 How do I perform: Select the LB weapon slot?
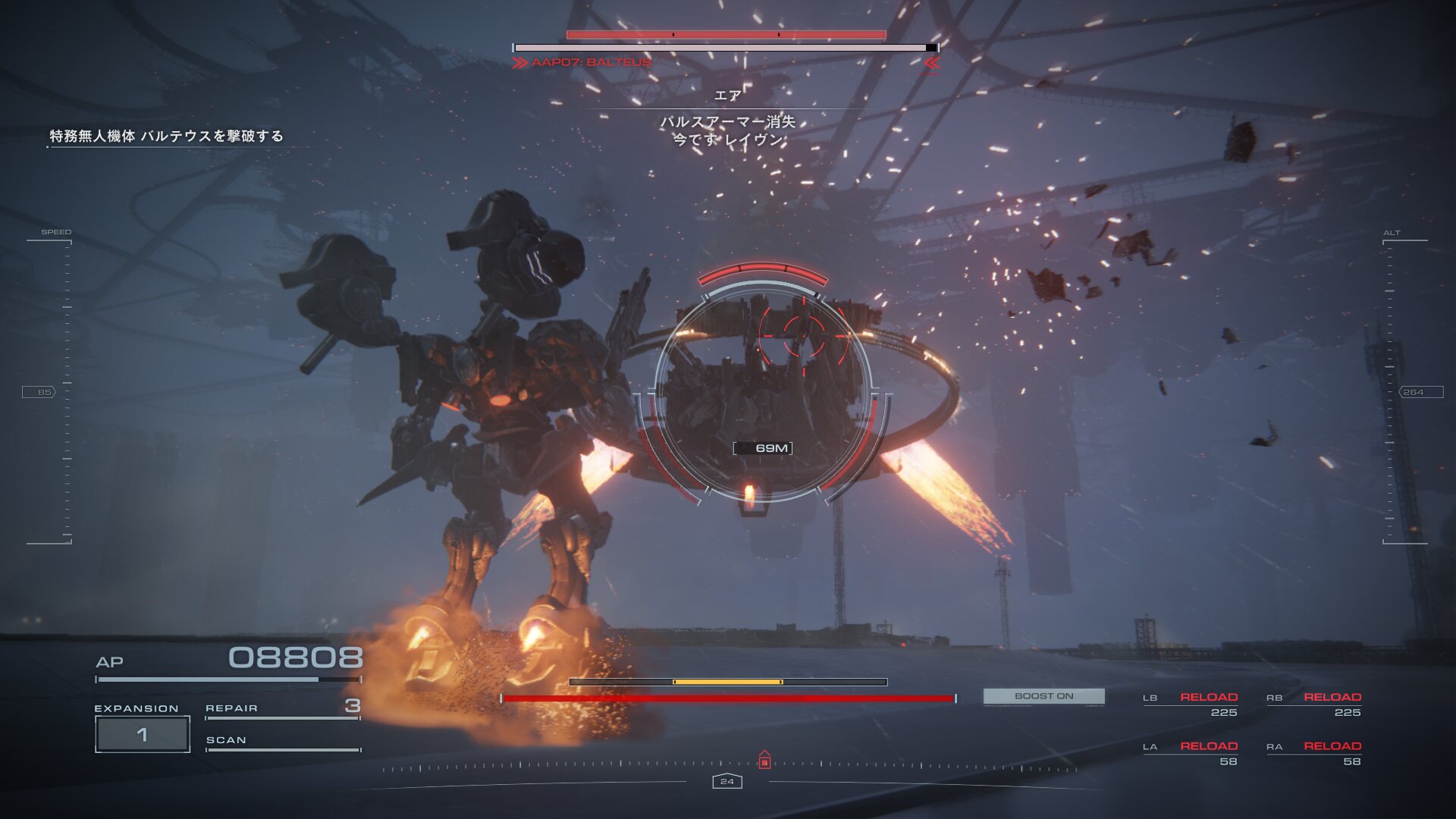click(x=1190, y=704)
